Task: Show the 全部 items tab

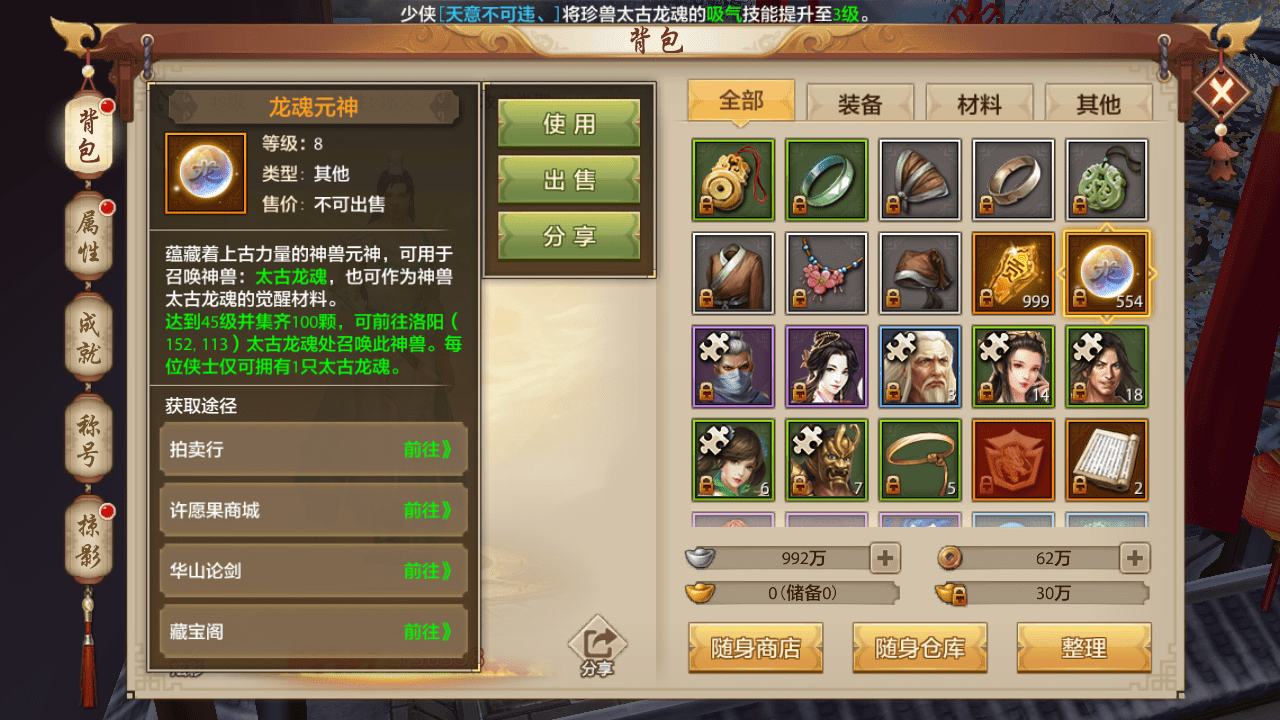Action: pos(741,101)
